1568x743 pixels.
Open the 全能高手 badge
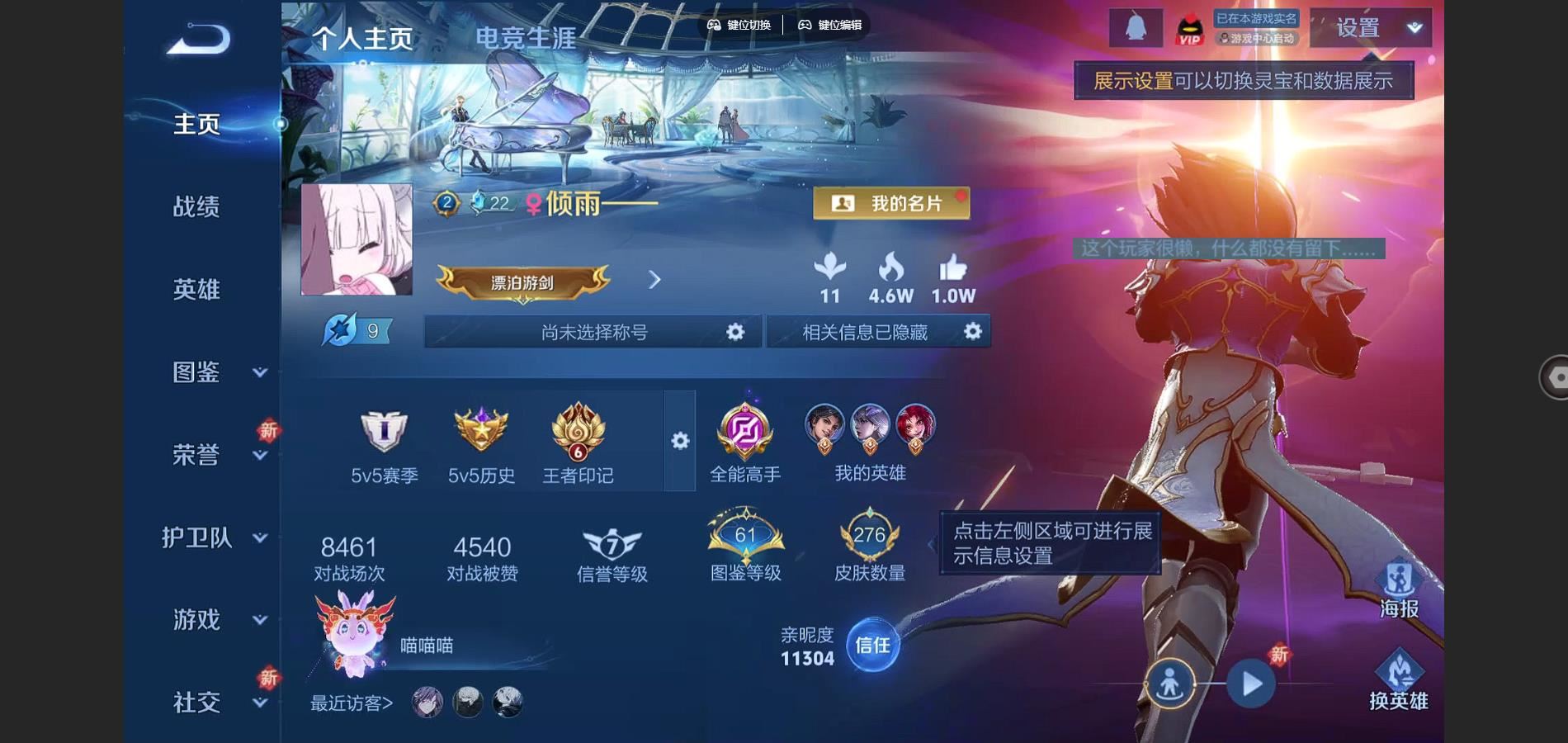[x=744, y=442]
